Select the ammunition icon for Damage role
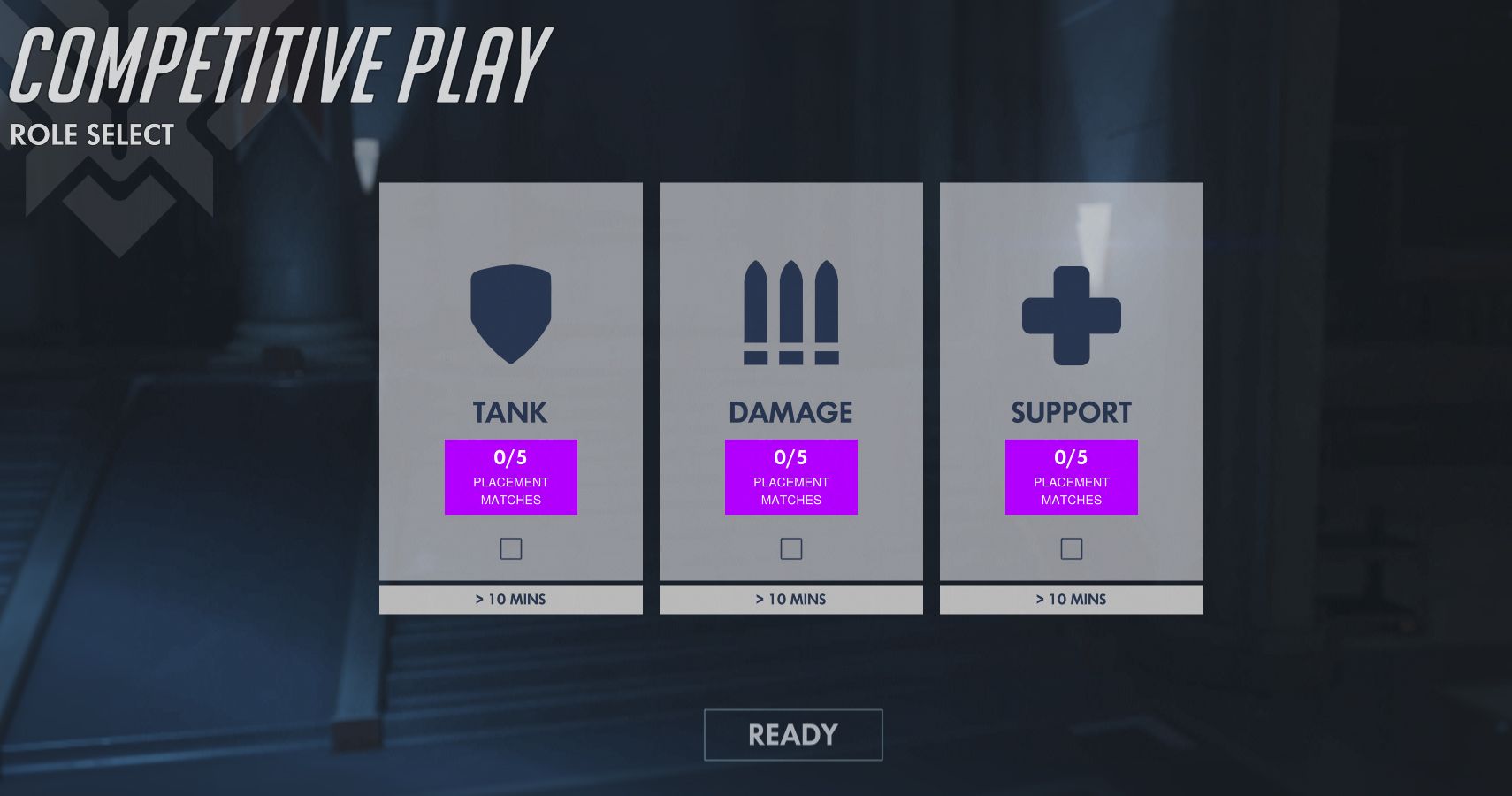Image resolution: width=1512 pixels, height=796 pixels. tap(791, 314)
